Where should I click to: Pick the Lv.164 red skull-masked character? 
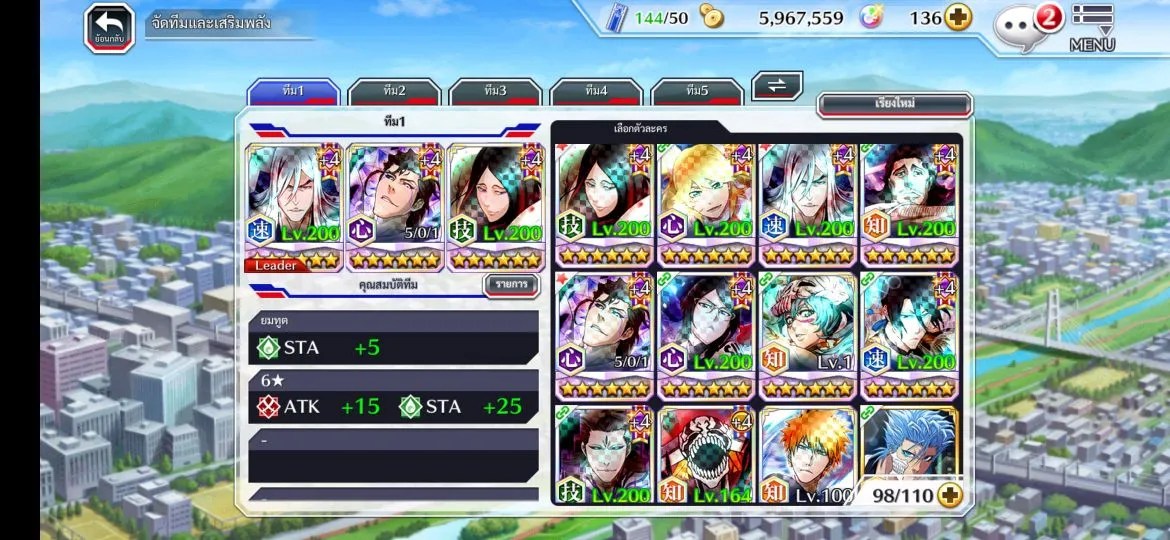click(x=706, y=456)
